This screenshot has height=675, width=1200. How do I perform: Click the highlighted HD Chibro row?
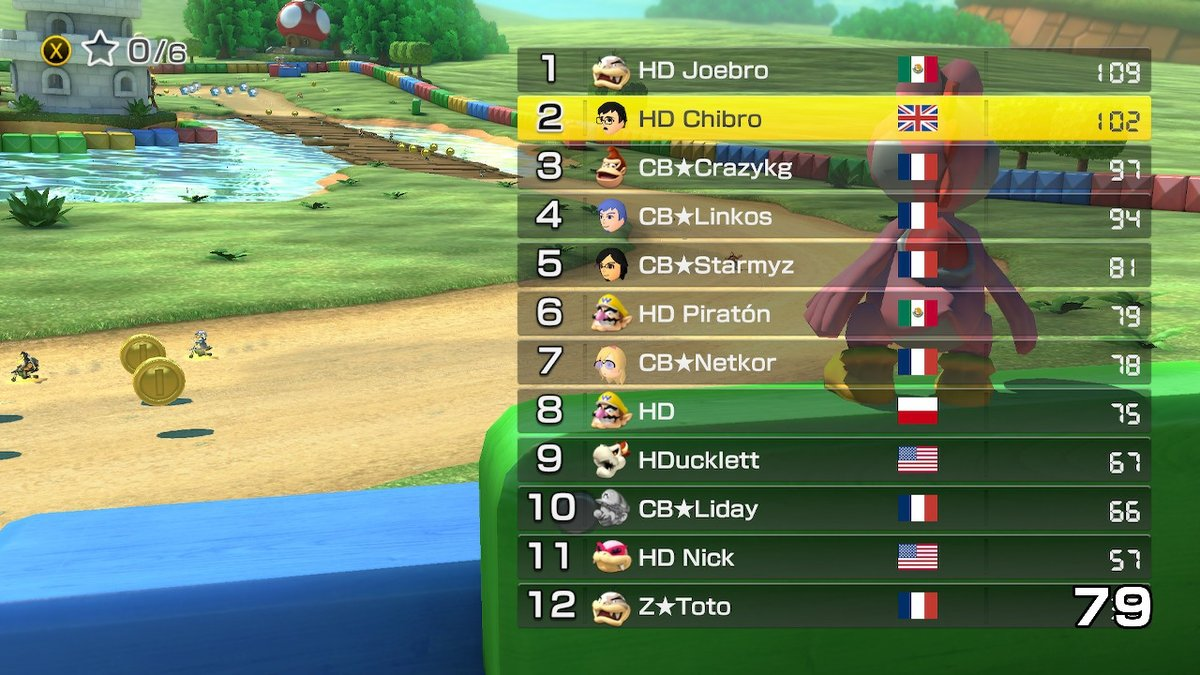(x=833, y=119)
